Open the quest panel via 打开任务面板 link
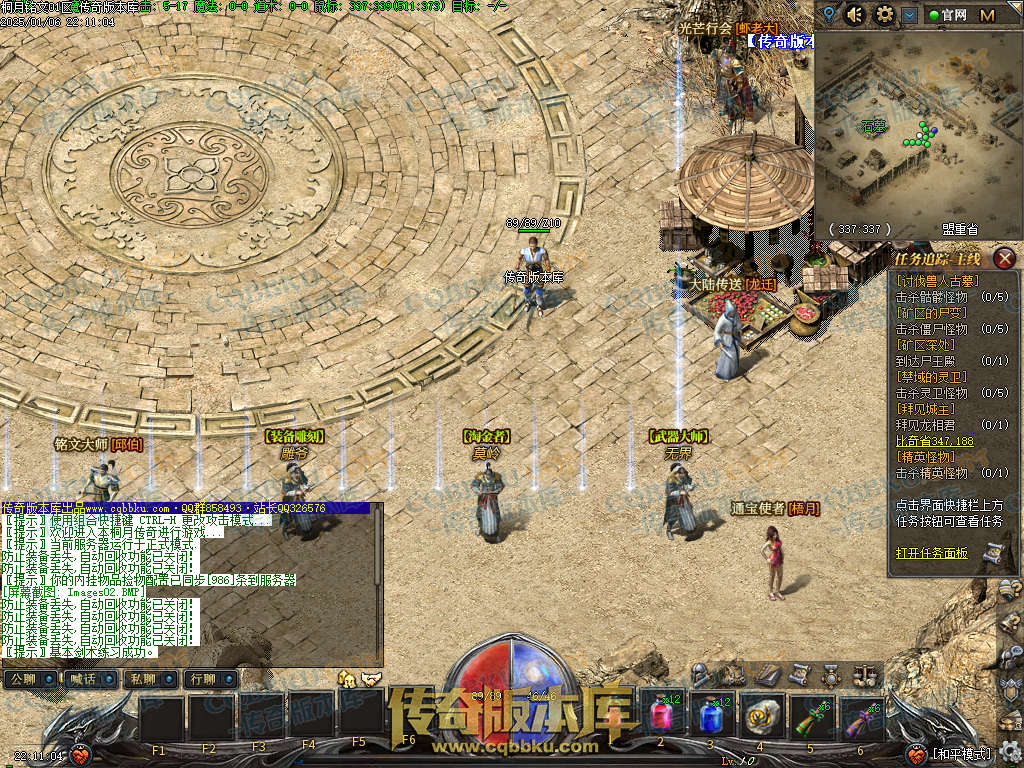Screen dimensions: 1024x768 click(x=931, y=553)
